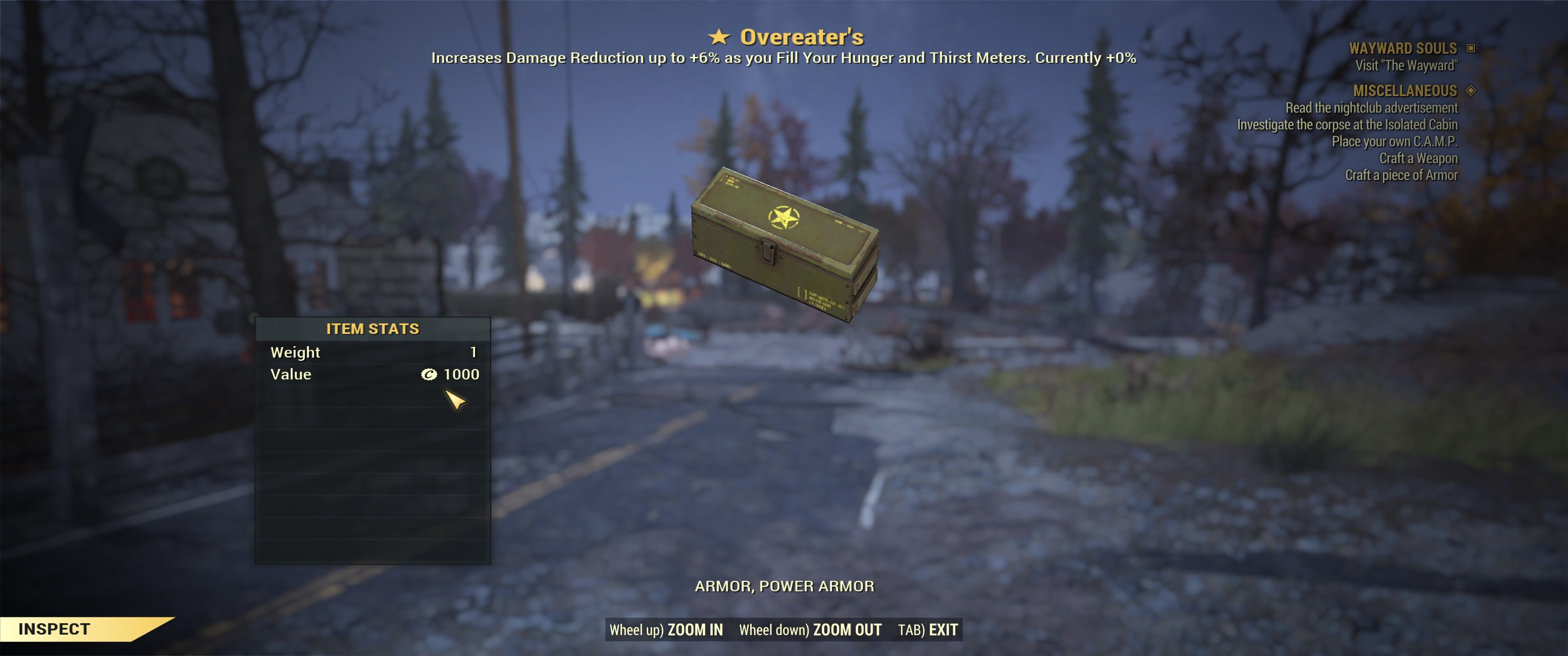Screen dimensions: 1568x656
Task: Click the floating mod box item preview
Action: [x=785, y=250]
